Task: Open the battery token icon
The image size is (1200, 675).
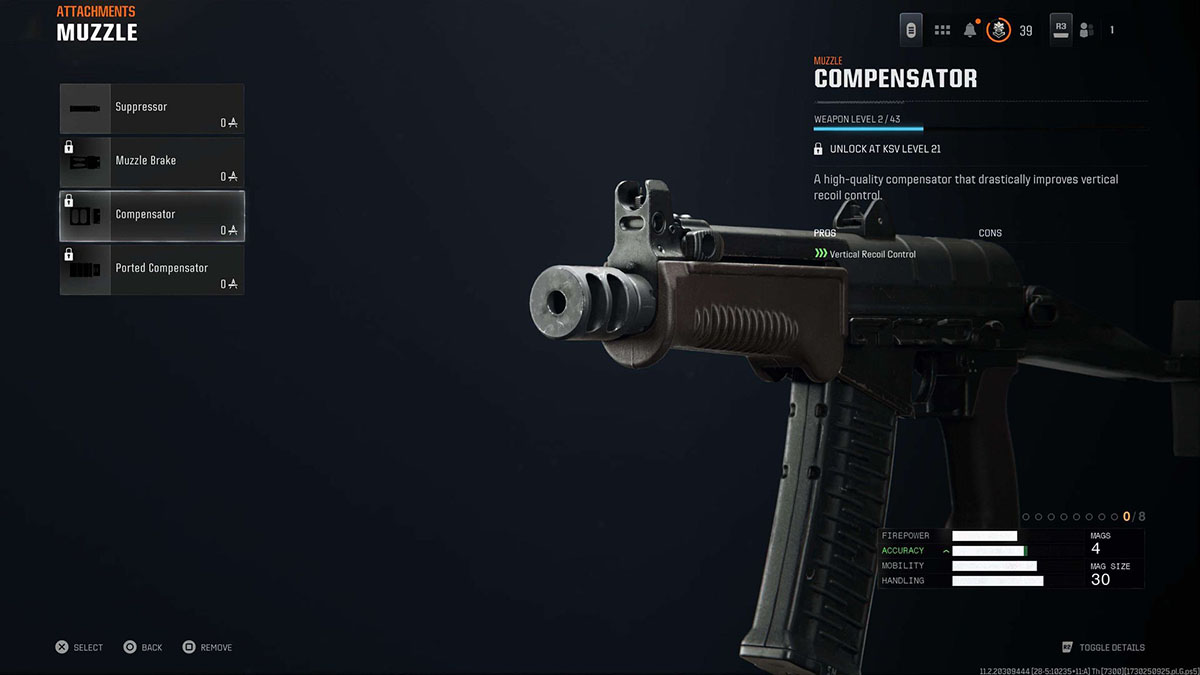Action: [911, 30]
